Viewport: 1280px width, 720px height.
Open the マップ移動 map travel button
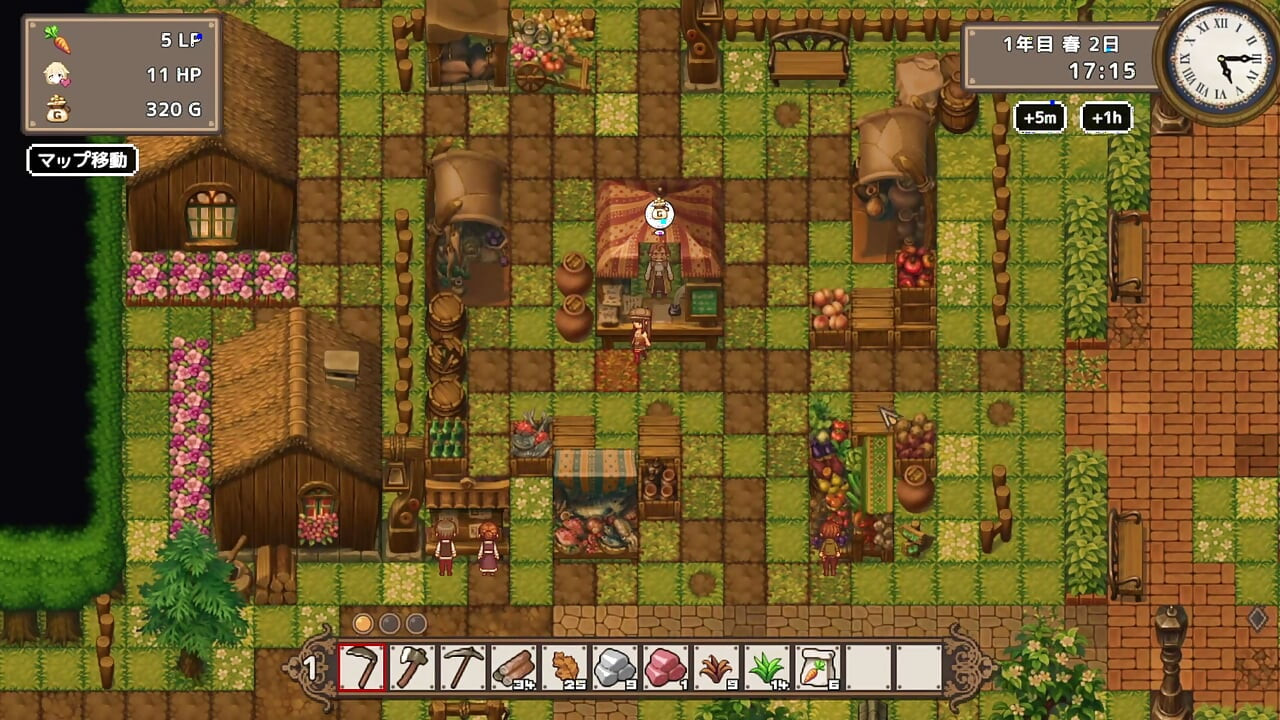(x=82, y=160)
